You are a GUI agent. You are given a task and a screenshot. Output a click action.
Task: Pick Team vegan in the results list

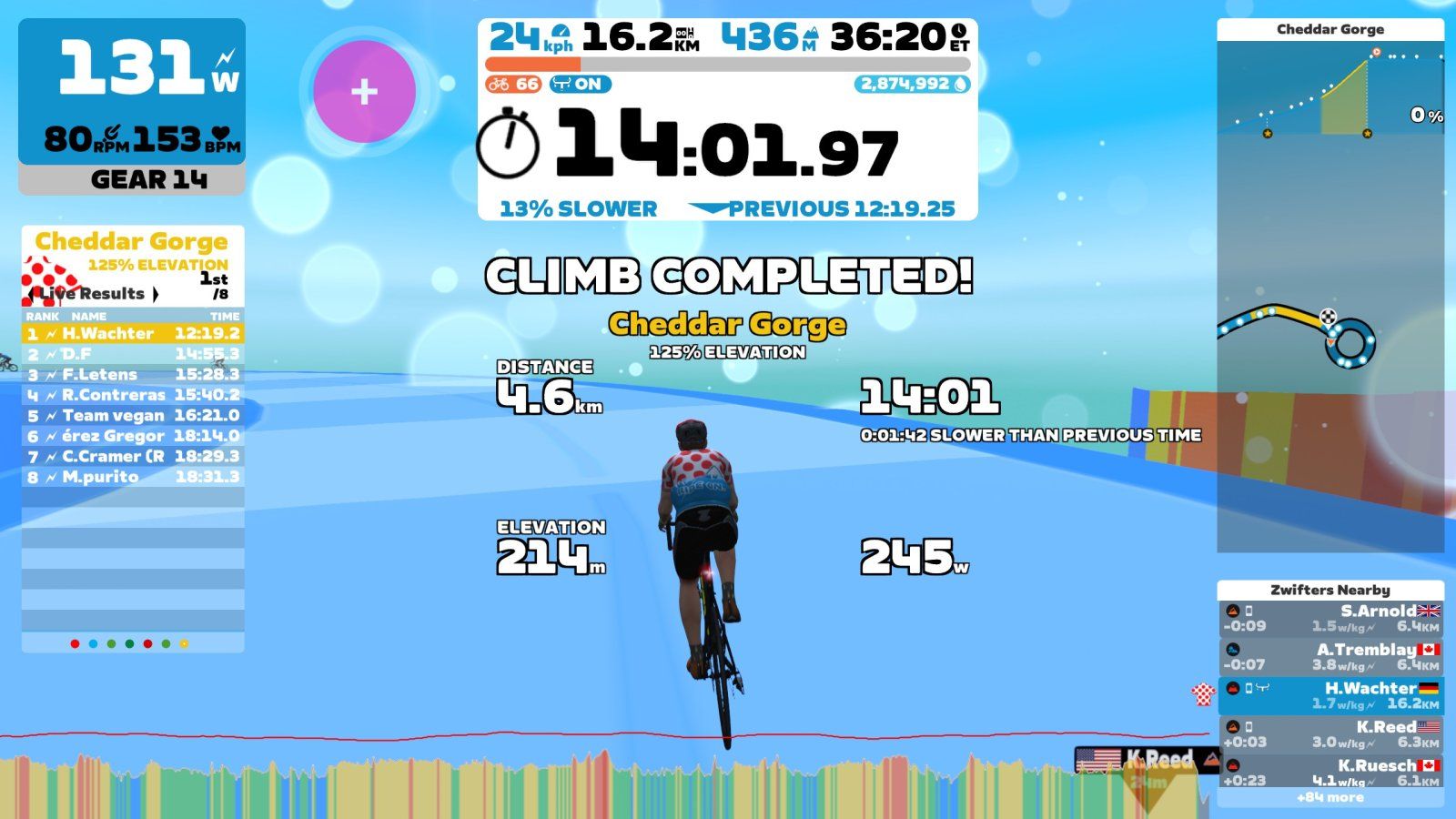point(133,416)
